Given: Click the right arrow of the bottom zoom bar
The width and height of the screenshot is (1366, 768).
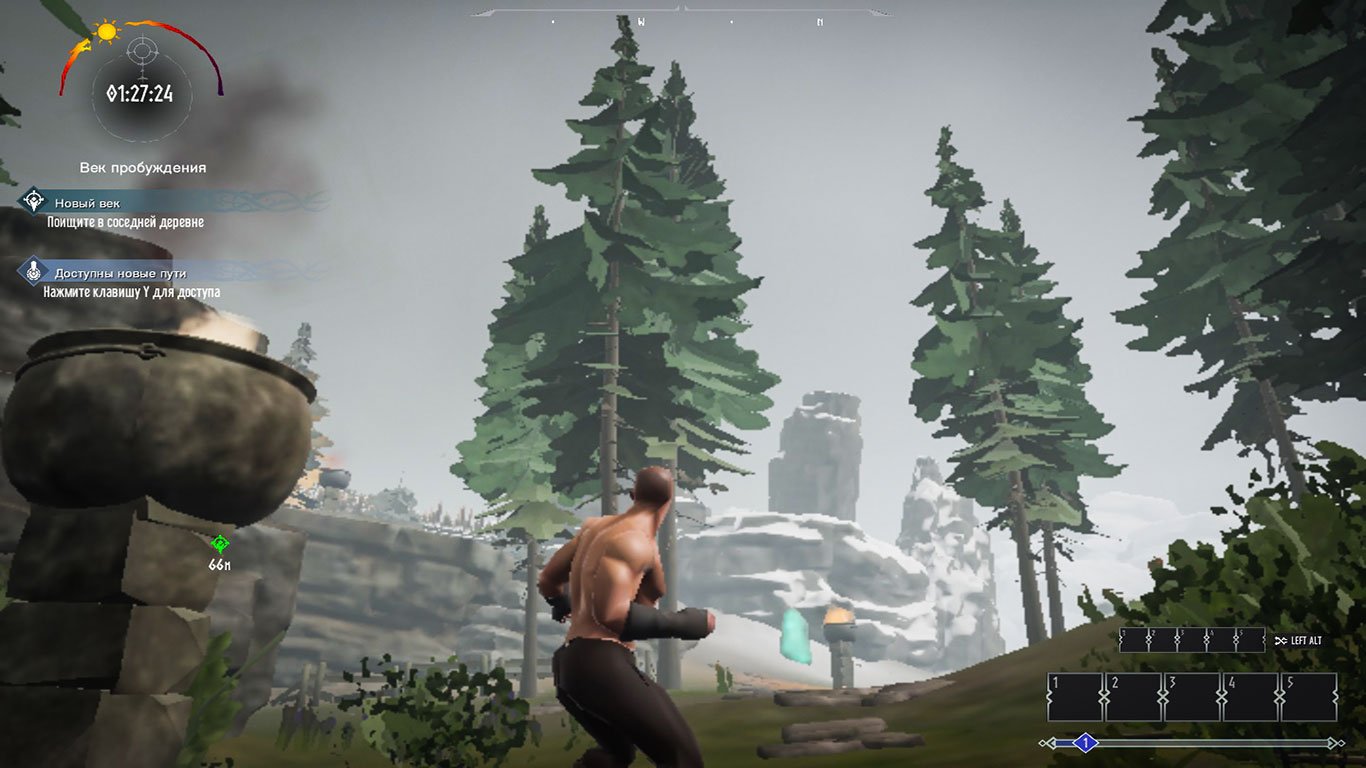Looking at the screenshot, I should (x=1330, y=743).
